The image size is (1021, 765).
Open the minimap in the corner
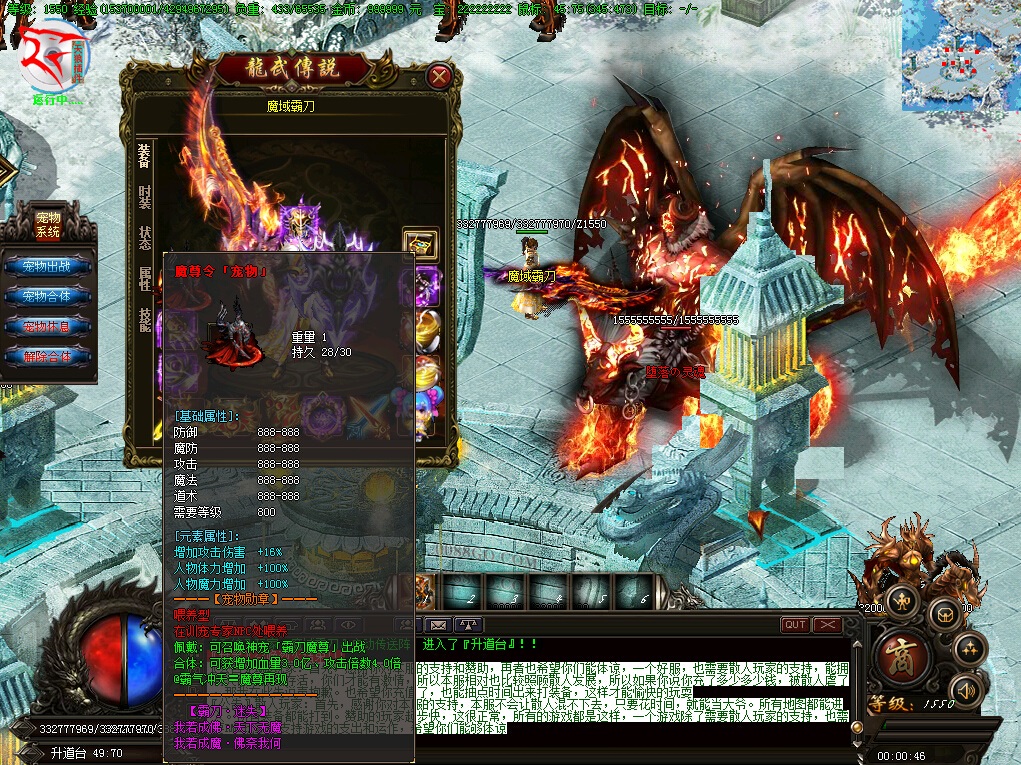point(960,55)
